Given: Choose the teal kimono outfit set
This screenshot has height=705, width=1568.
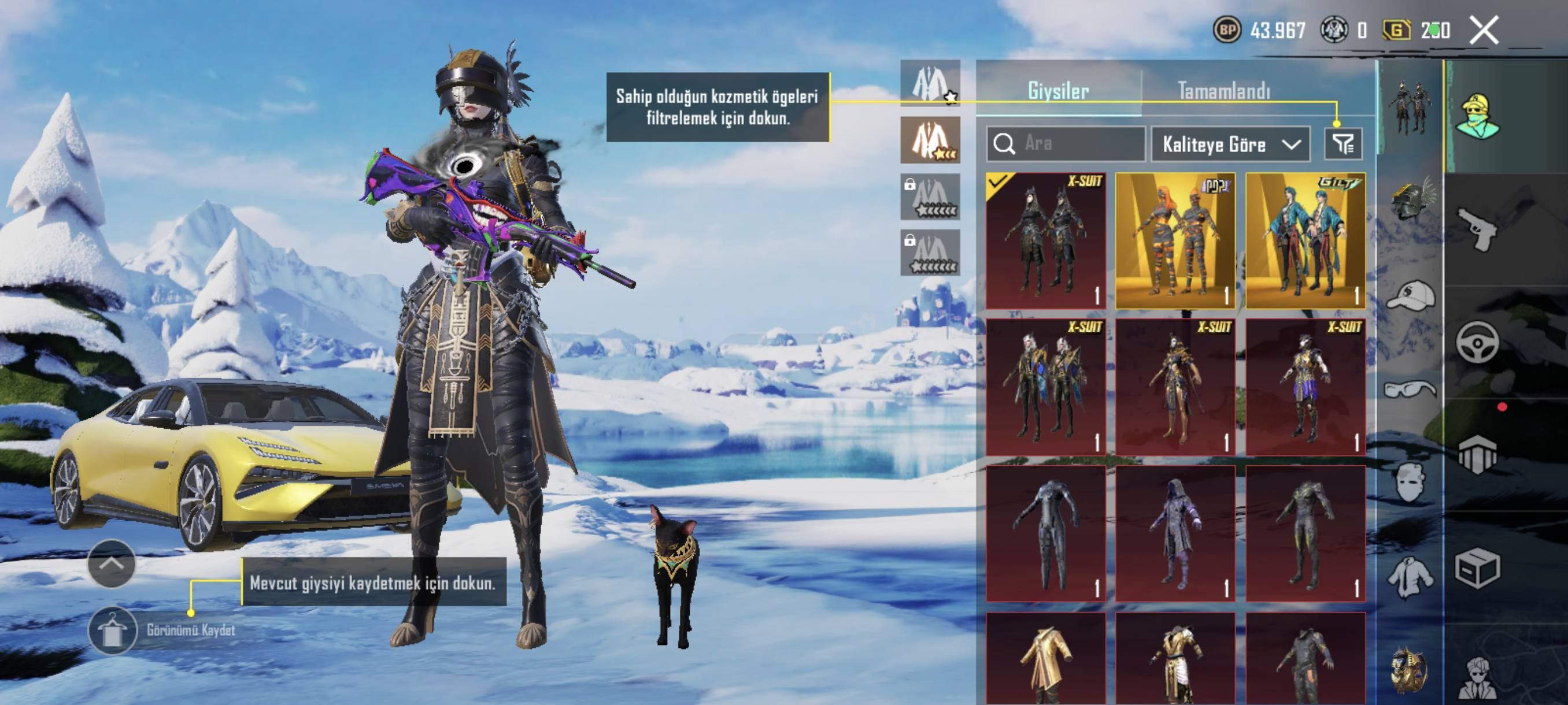Looking at the screenshot, I should 1305,241.
